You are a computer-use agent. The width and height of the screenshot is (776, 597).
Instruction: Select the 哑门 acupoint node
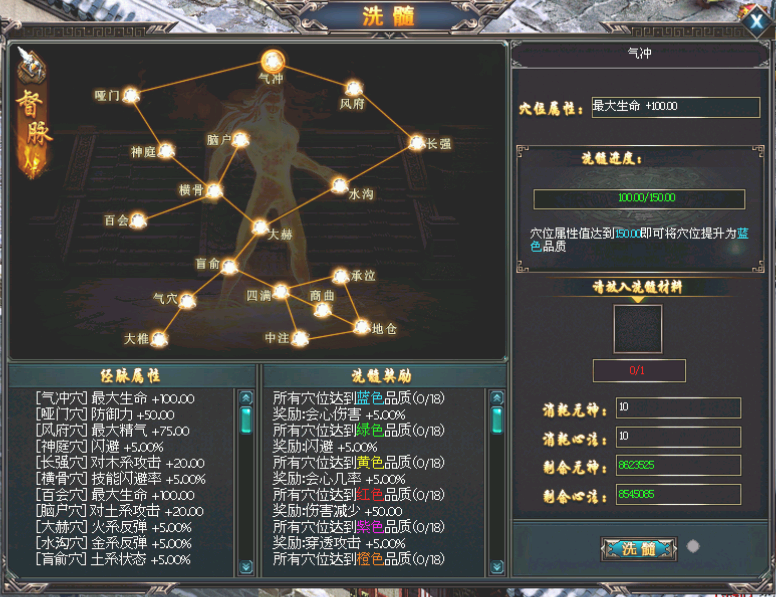(130, 95)
